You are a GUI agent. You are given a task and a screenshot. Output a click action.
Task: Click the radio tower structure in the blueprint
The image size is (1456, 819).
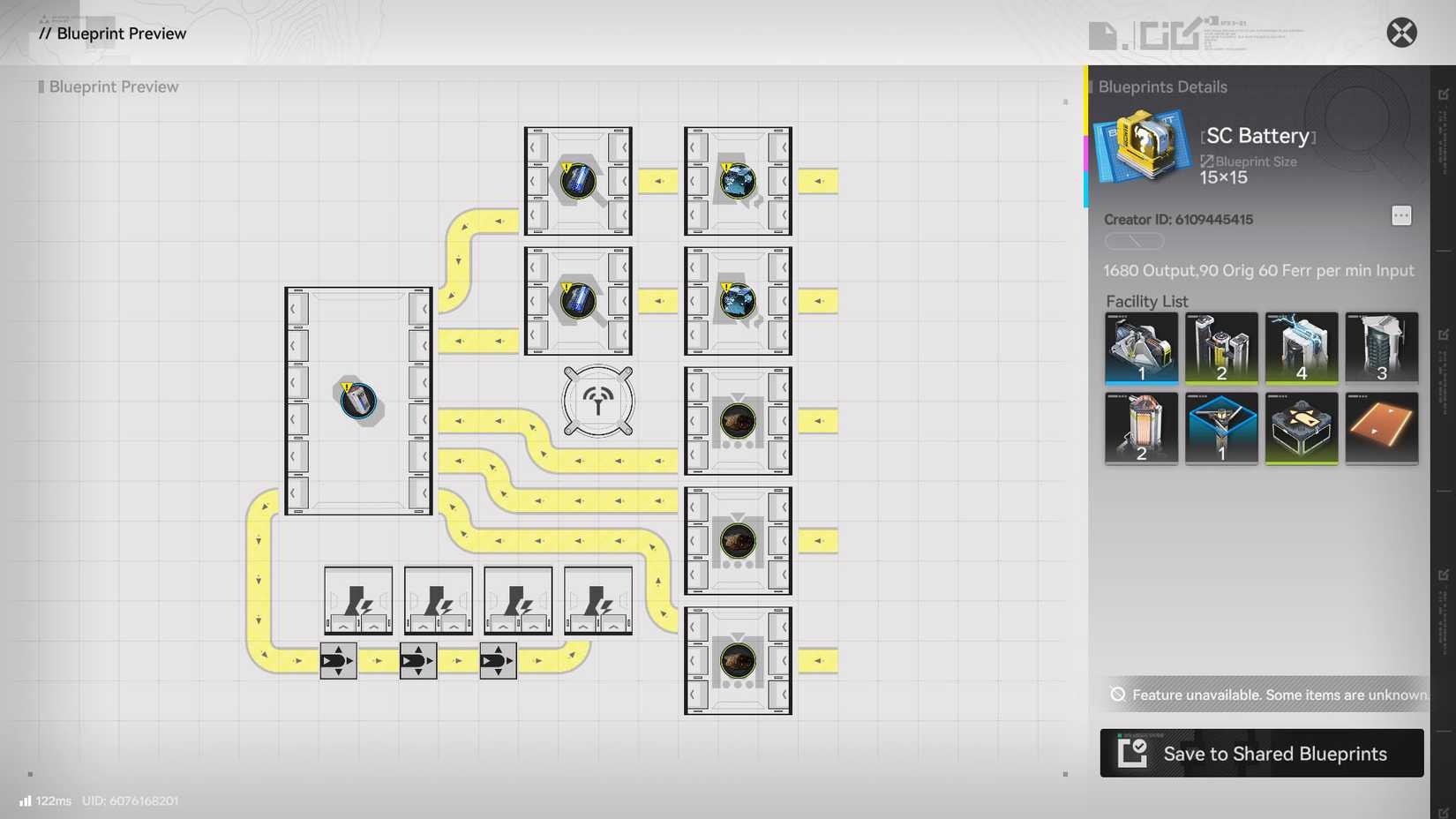coord(598,400)
